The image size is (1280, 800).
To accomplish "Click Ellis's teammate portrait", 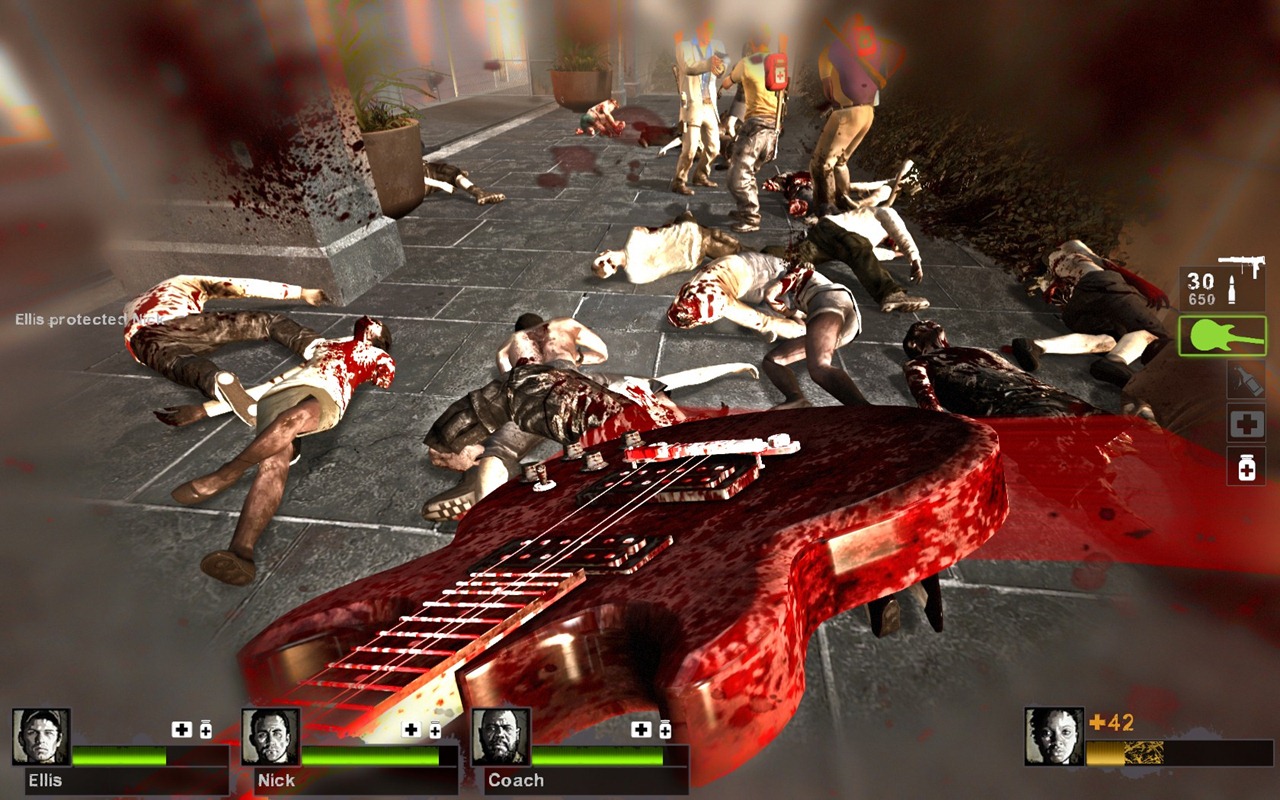I will [41, 737].
